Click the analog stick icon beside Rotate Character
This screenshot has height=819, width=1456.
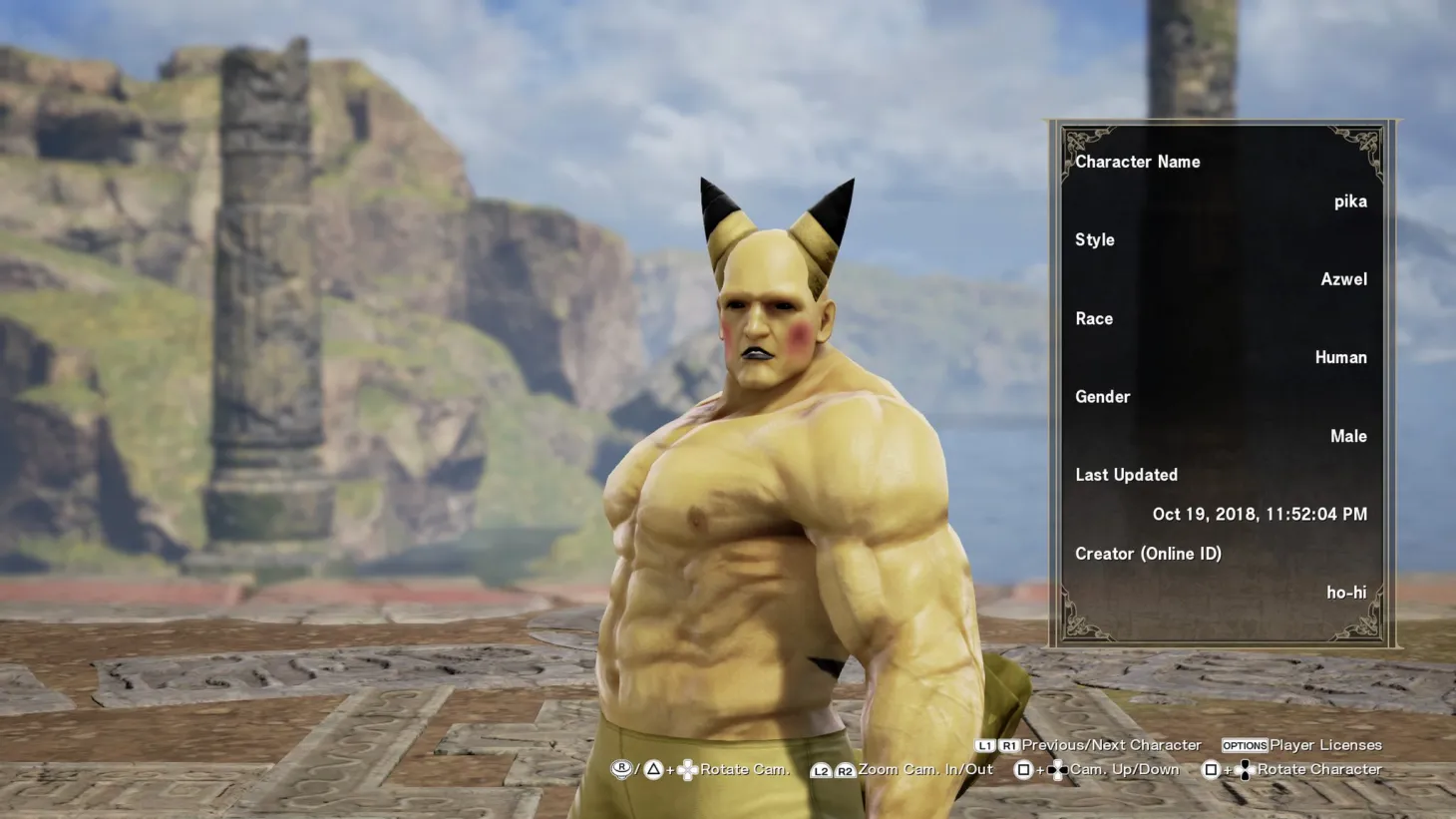pos(1246,768)
